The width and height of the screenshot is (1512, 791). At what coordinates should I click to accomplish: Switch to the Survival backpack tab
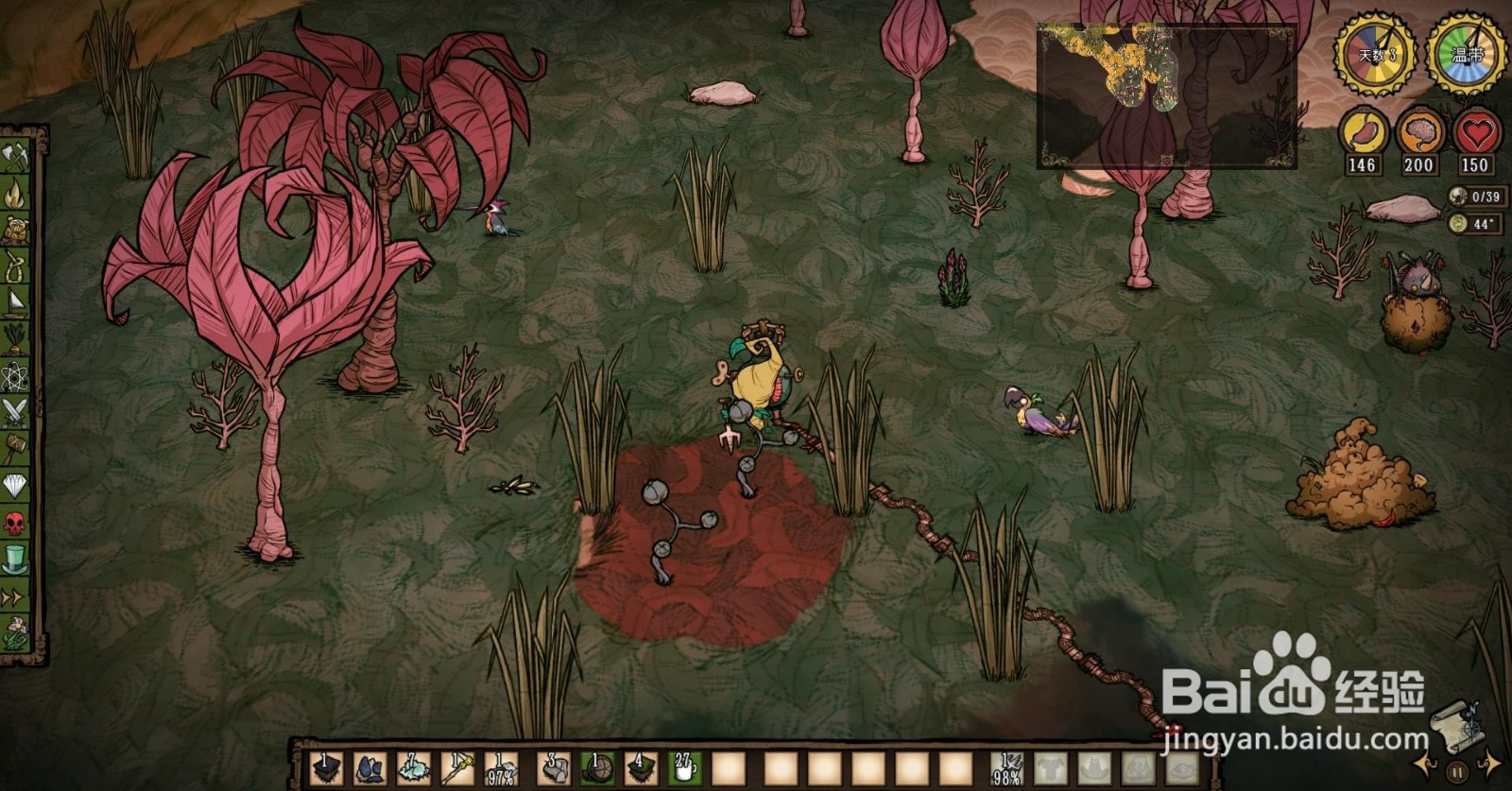point(15,230)
